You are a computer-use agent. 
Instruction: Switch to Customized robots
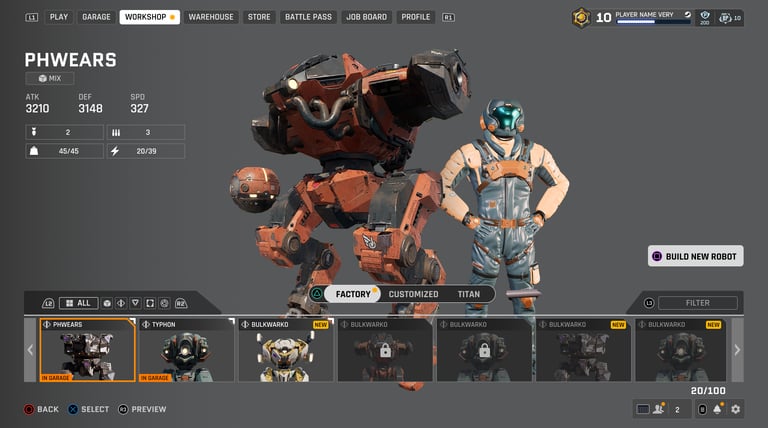[413, 294]
